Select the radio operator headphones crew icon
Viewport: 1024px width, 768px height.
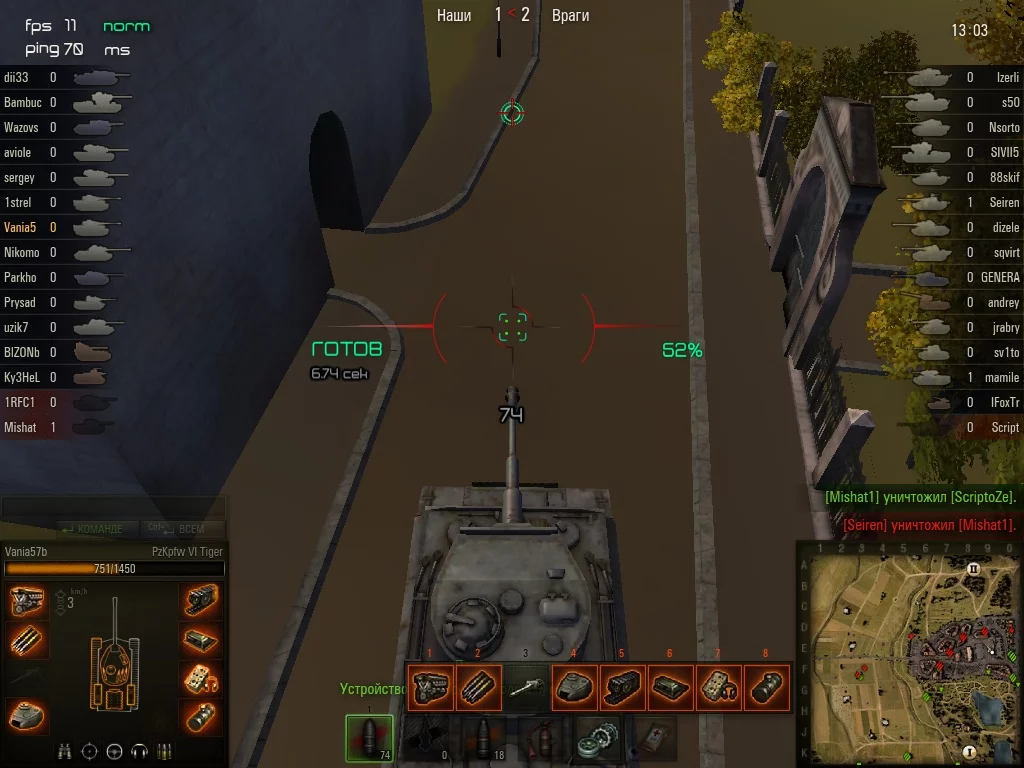139,751
